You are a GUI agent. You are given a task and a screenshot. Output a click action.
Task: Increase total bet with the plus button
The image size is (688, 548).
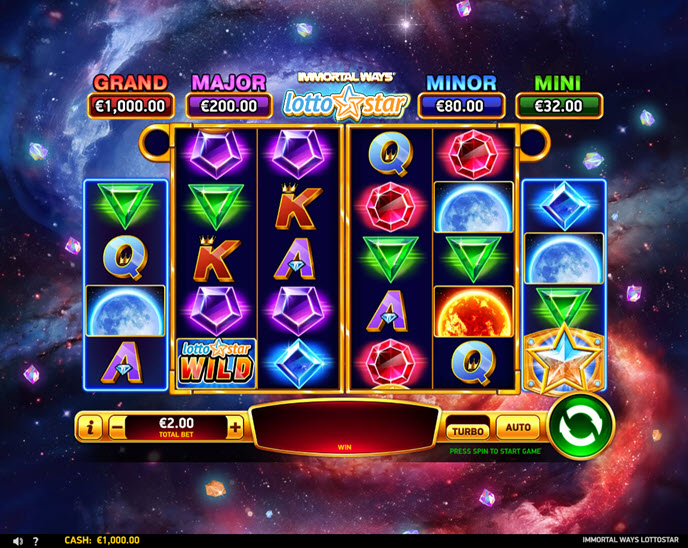(235, 428)
